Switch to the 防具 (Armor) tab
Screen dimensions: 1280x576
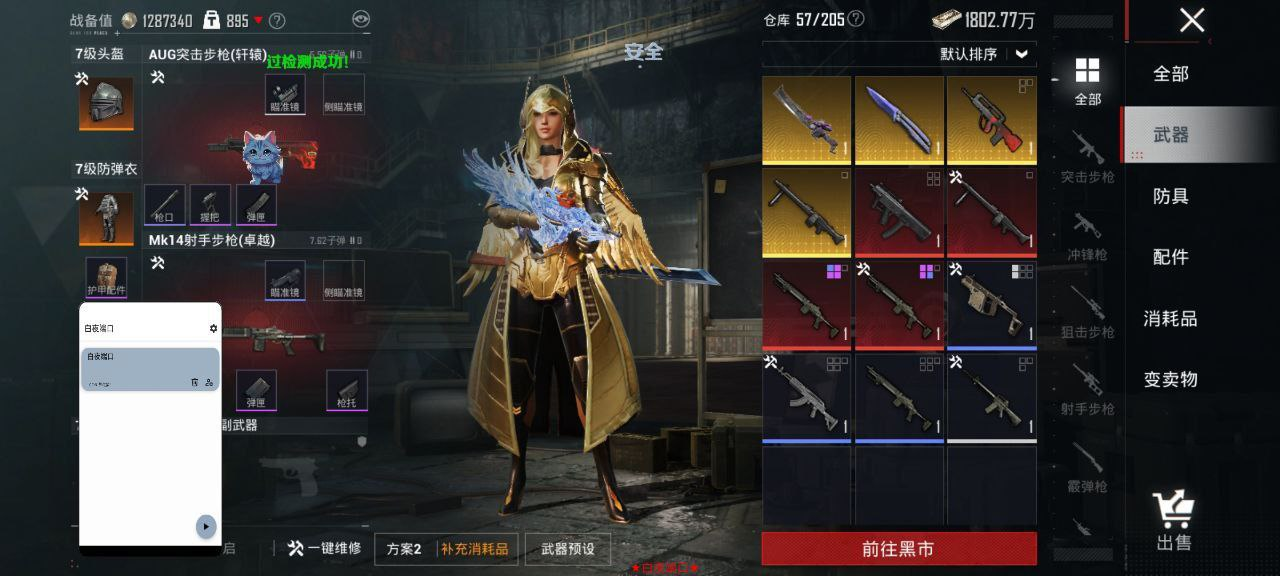(x=1171, y=196)
